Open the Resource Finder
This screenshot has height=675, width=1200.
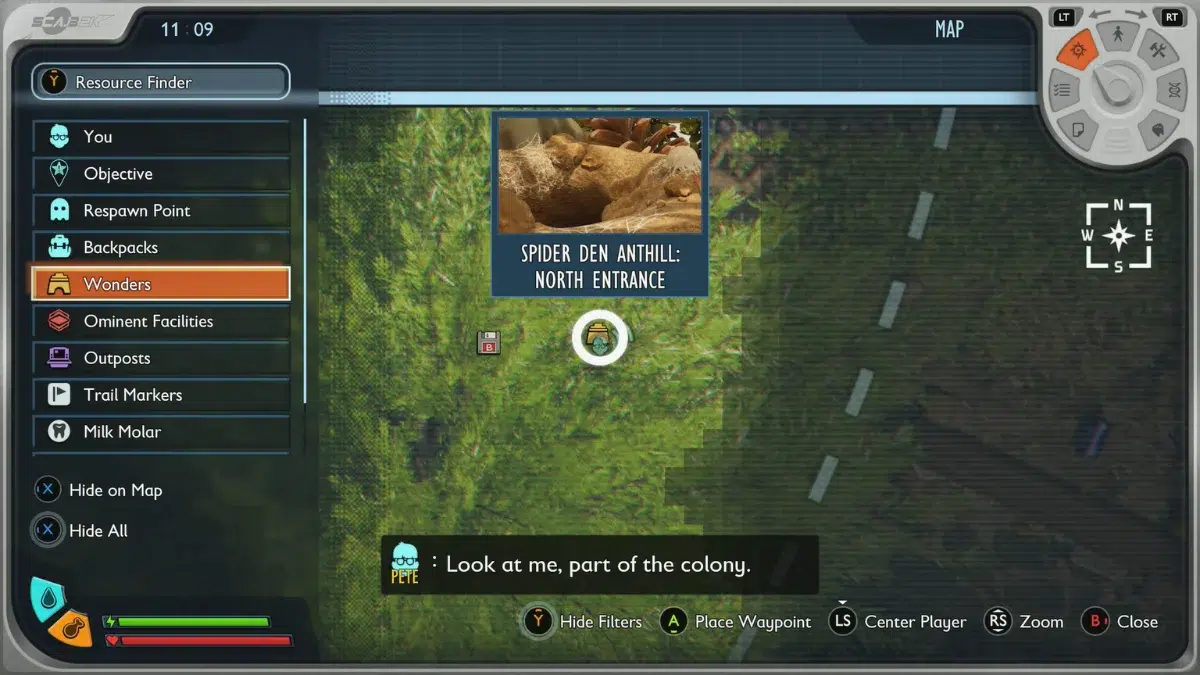(160, 82)
